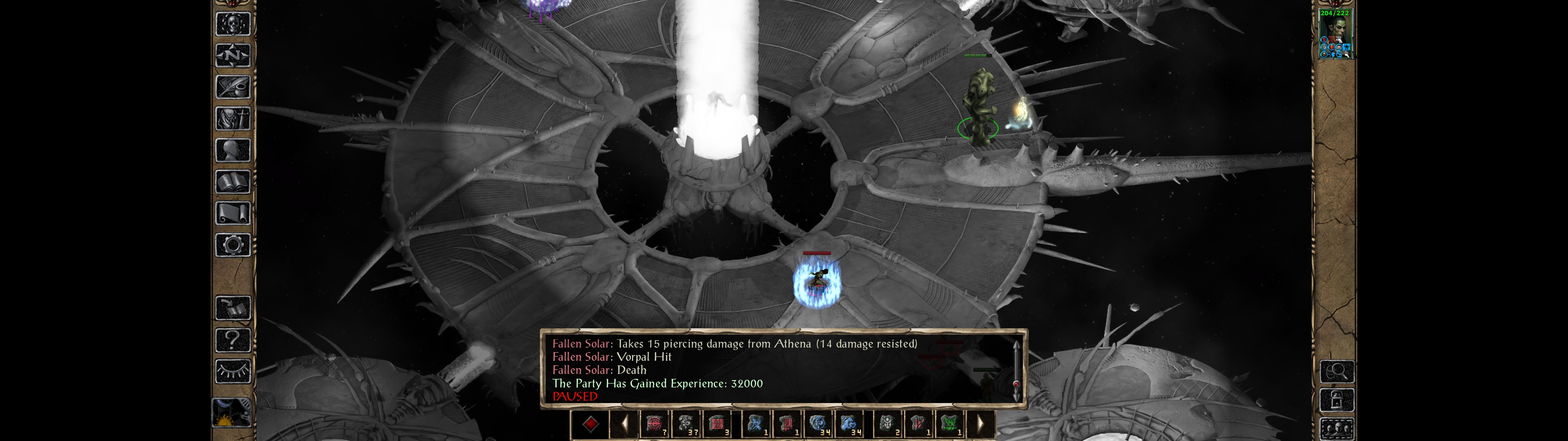The image size is (1568, 441).
Task: Open the area map with the compass icon
Action: pyautogui.click(x=232, y=56)
